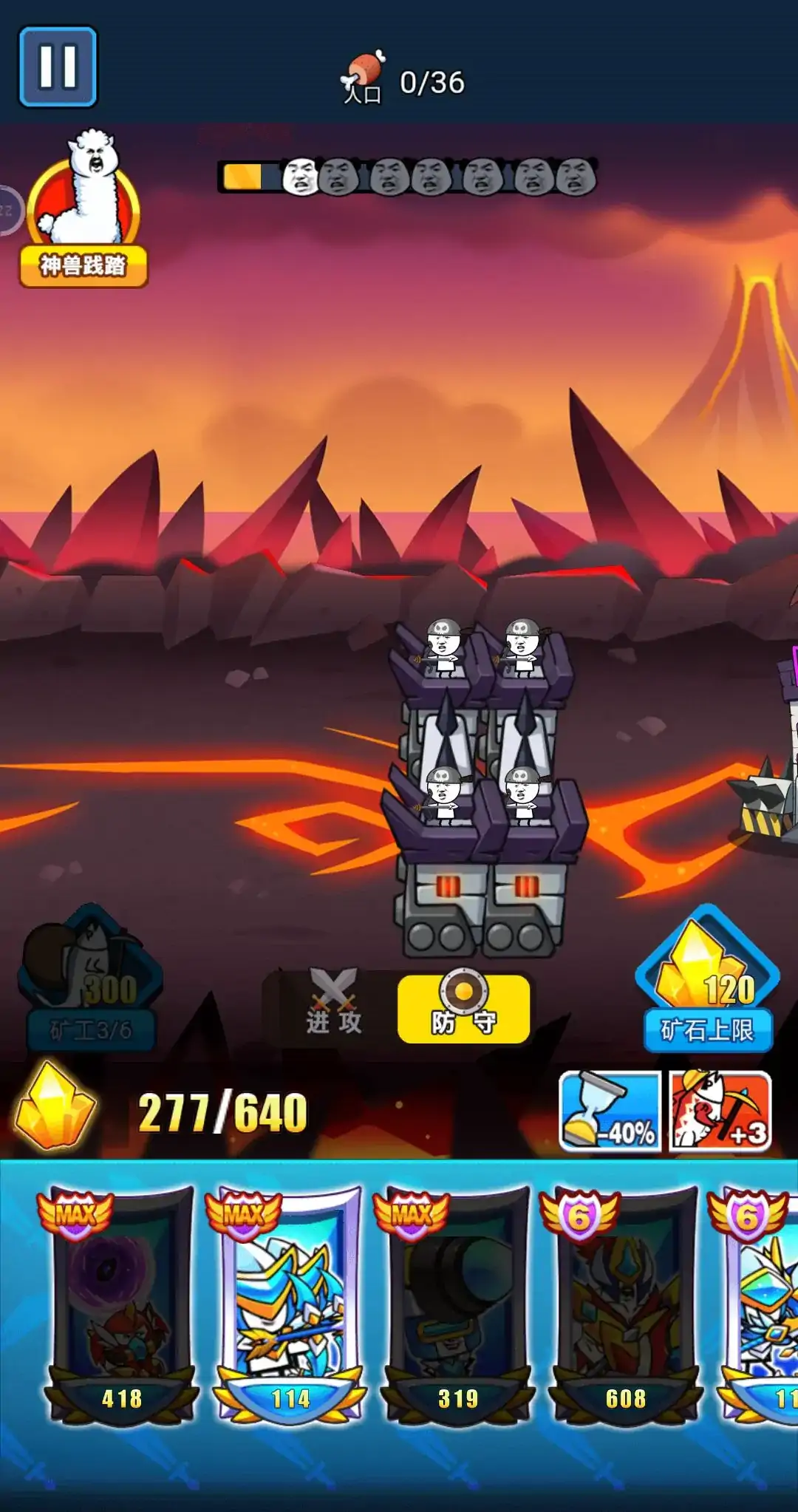Select the yellow 防守 defend button
The width and height of the screenshot is (798, 1512).
(x=463, y=1009)
